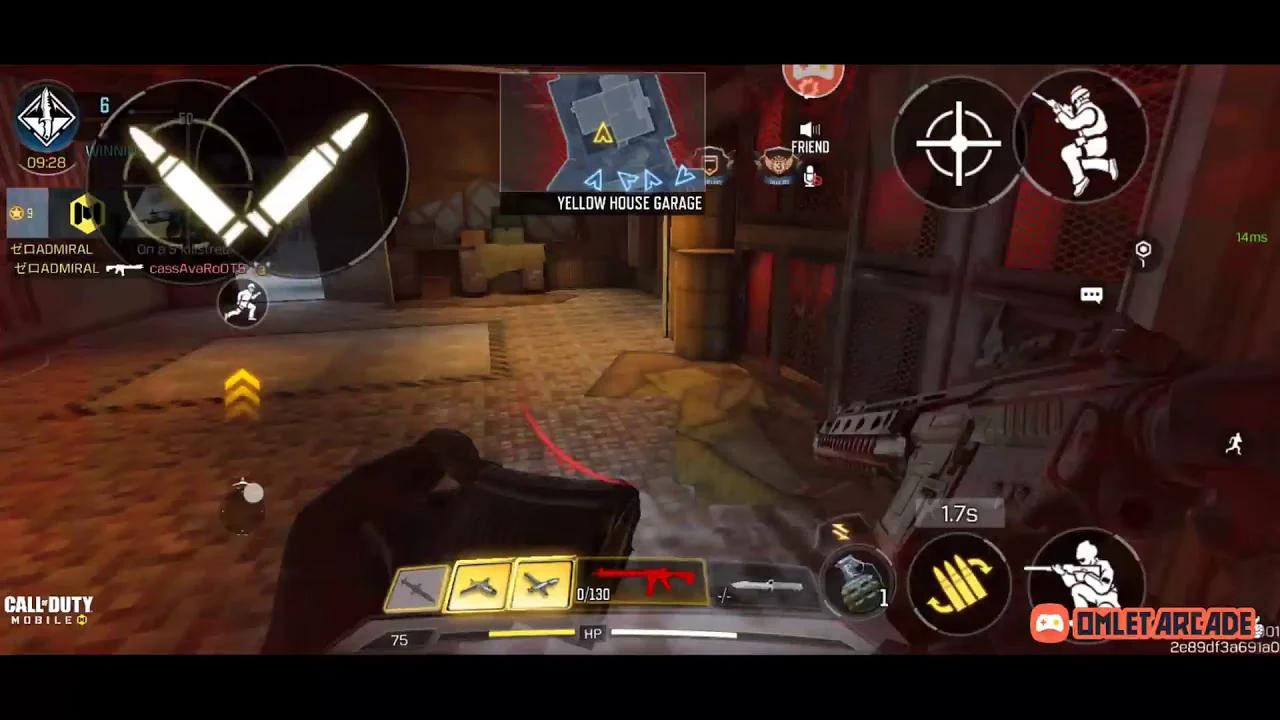This screenshot has width=1280, height=720.
Task: Tap the yellow HP health bar
Action: (x=530, y=632)
